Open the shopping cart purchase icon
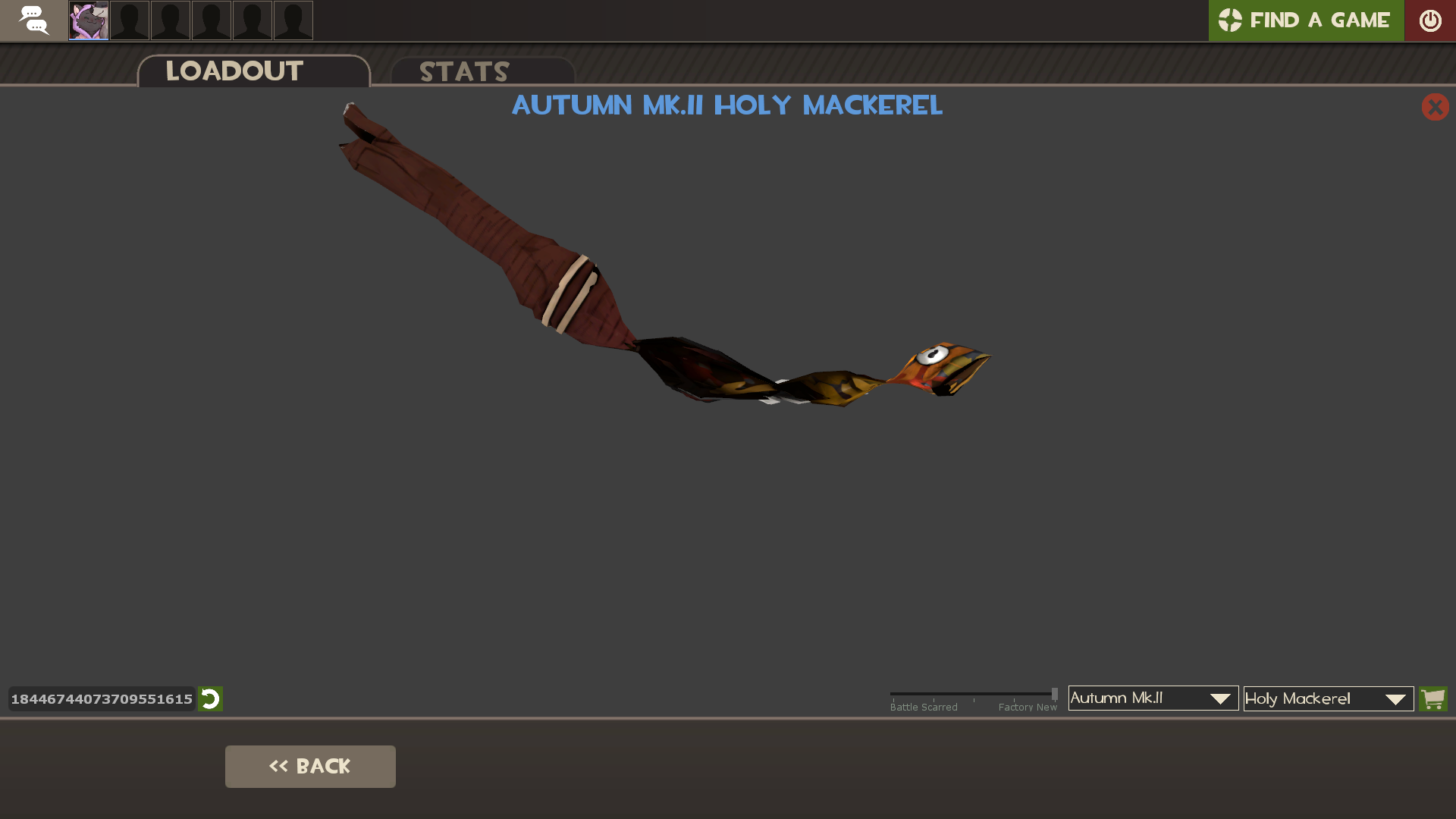 (1433, 698)
